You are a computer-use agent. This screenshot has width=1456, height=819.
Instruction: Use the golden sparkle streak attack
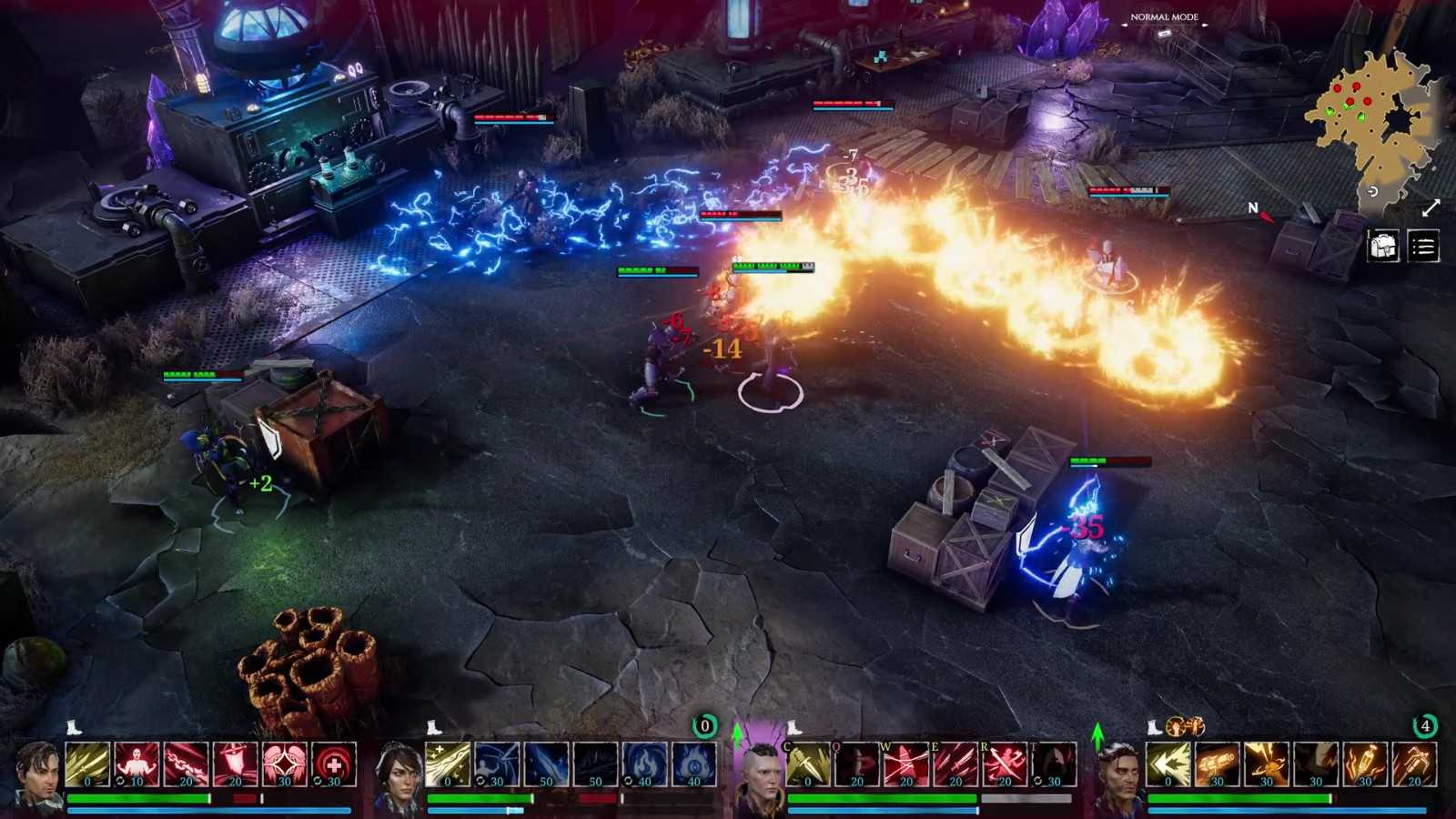(448, 763)
